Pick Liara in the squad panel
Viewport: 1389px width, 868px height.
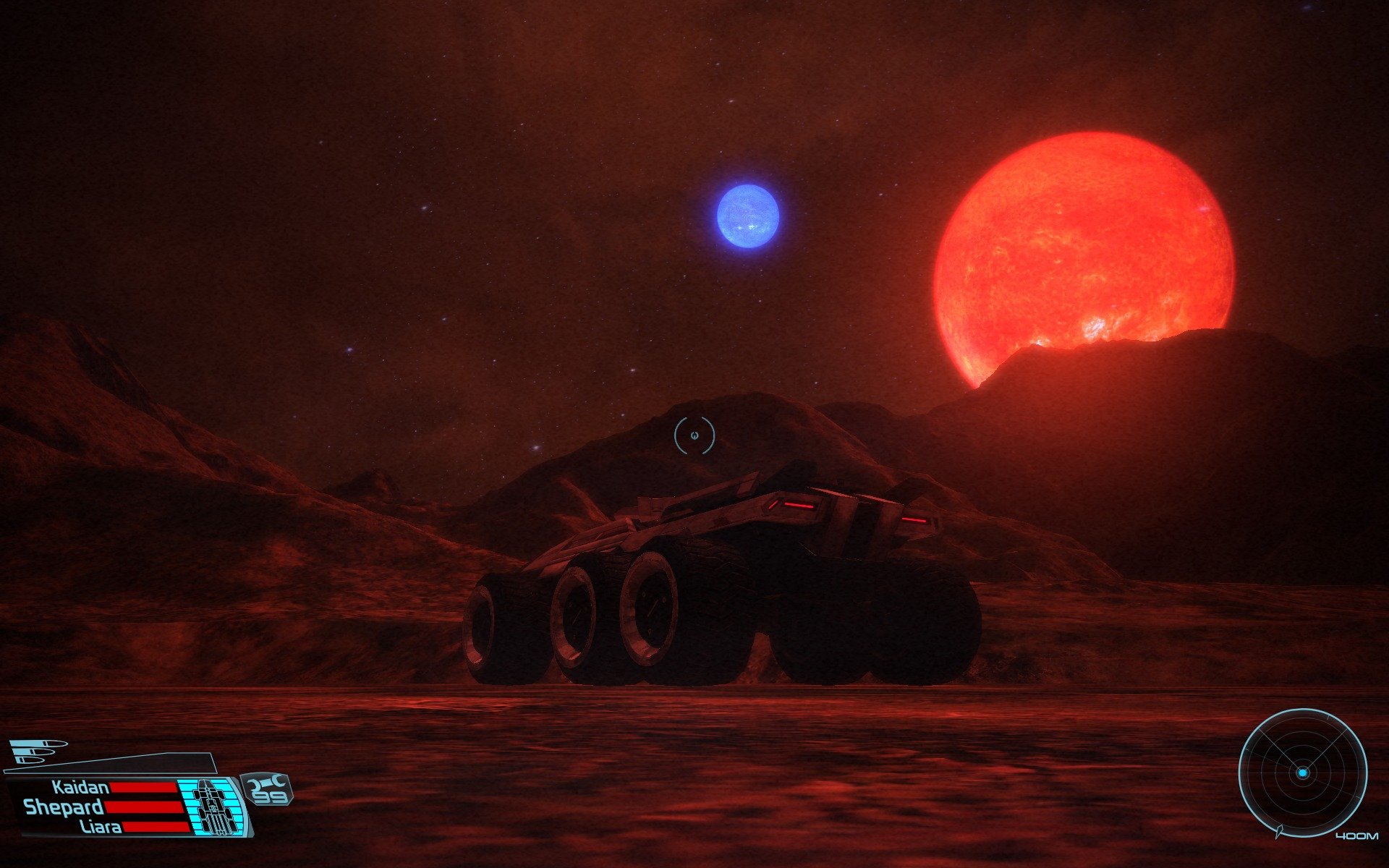click(101, 827)
